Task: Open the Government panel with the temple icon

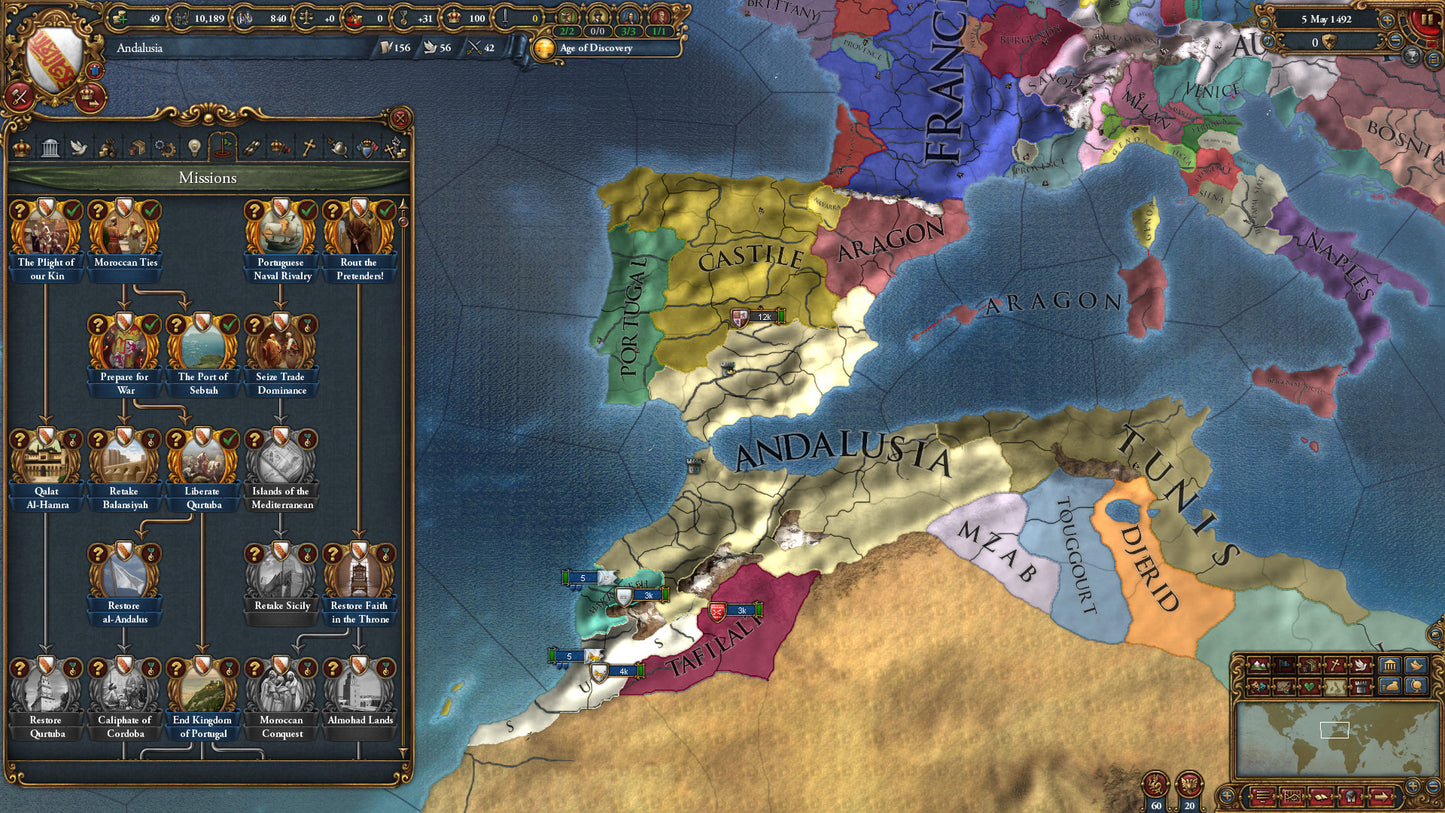Action: point(50,147)
